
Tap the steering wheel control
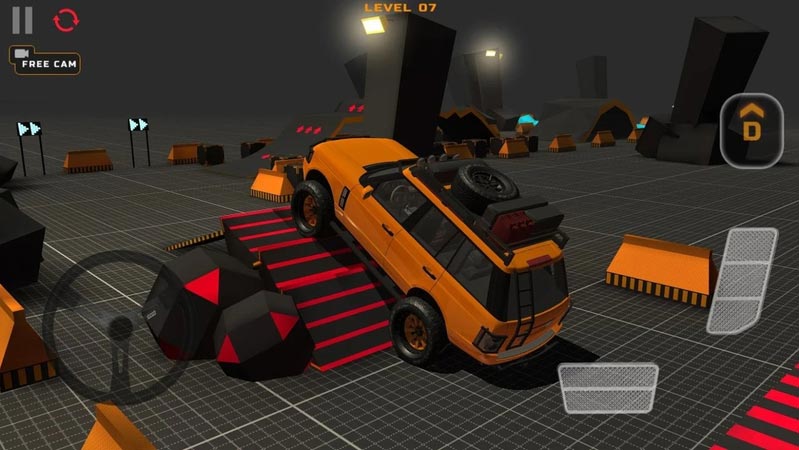(x=118, y=326)
